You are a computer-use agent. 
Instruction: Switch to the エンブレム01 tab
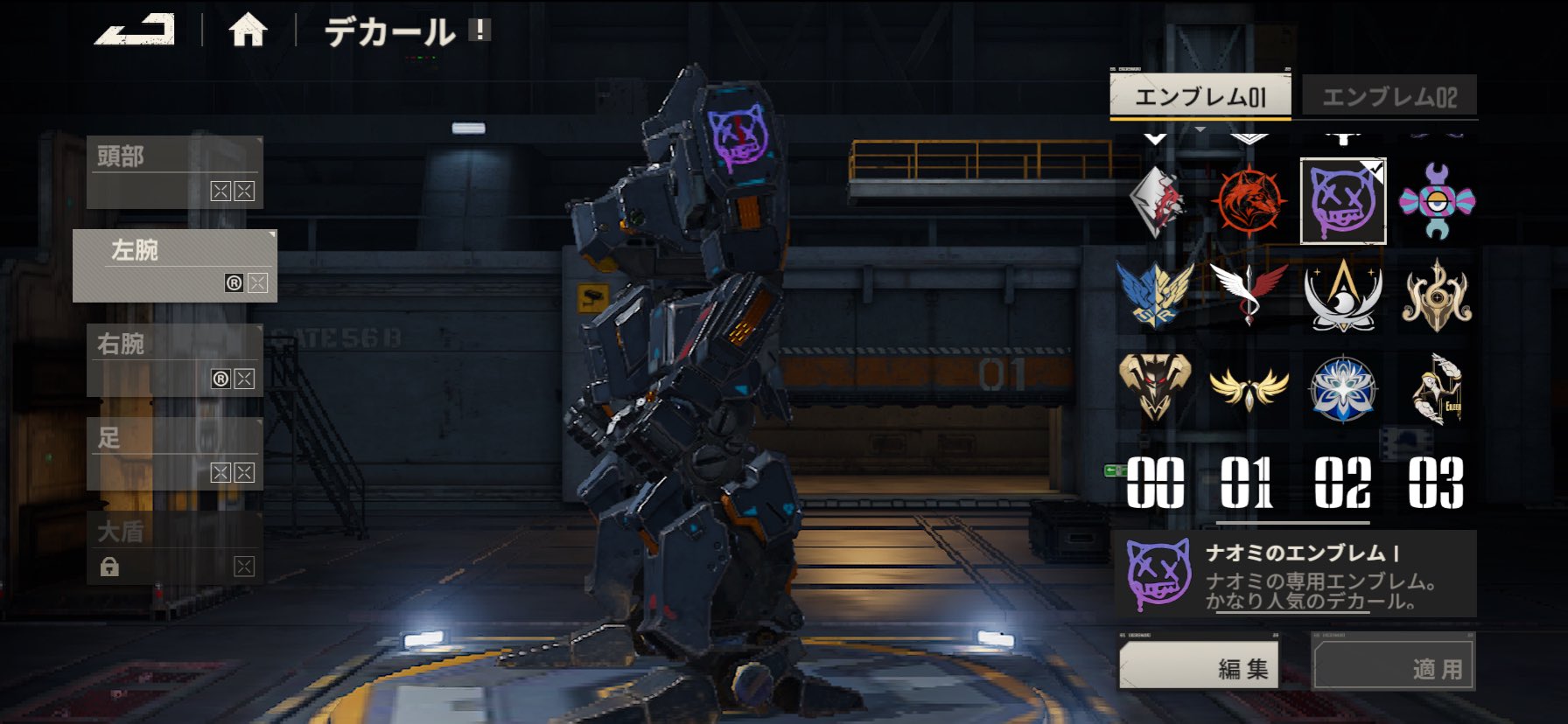tap(1200, 96)
